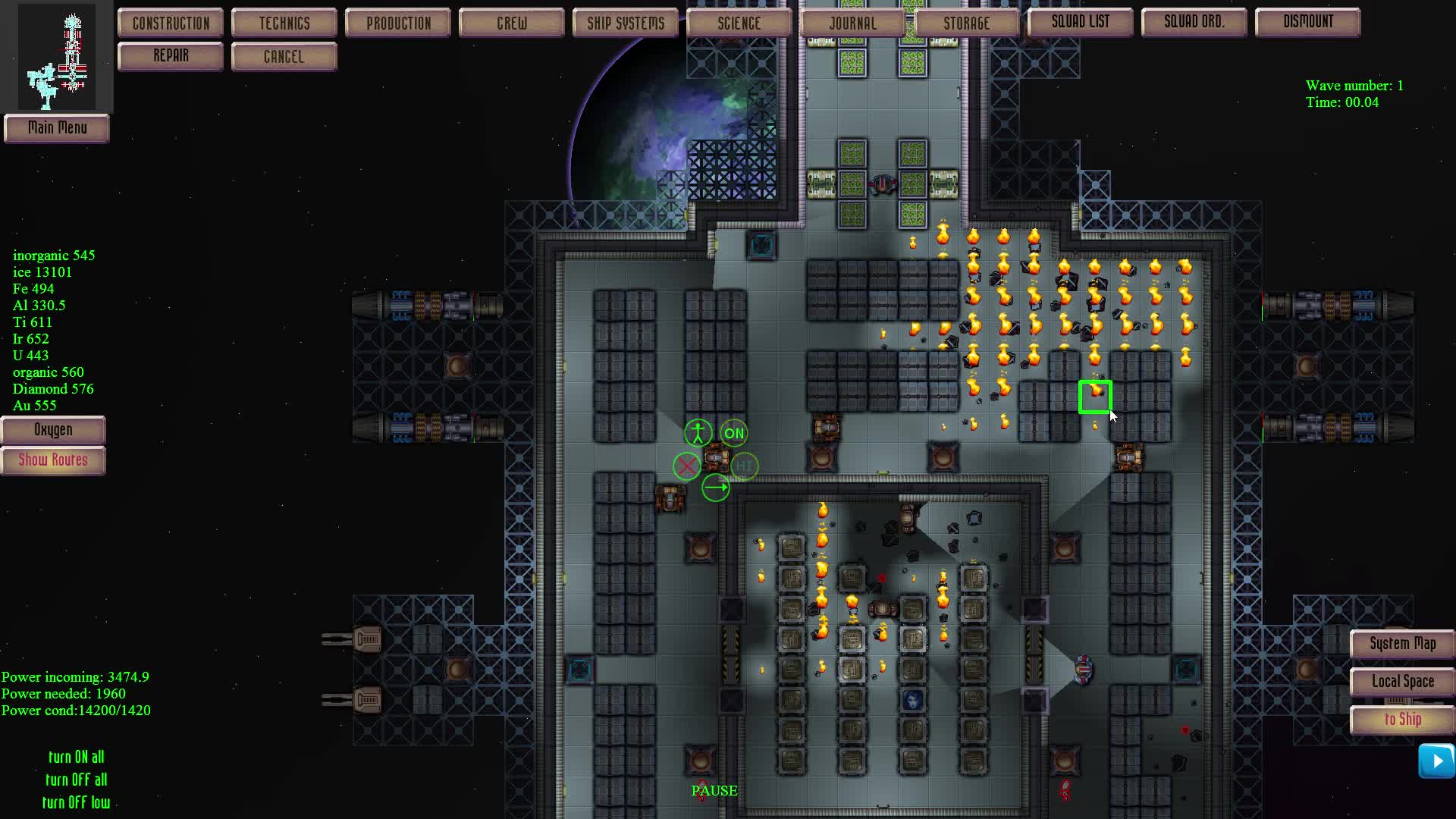1456x819 pixels.
Task: Activate "turn OFF all"
Action: coord(77,780)
